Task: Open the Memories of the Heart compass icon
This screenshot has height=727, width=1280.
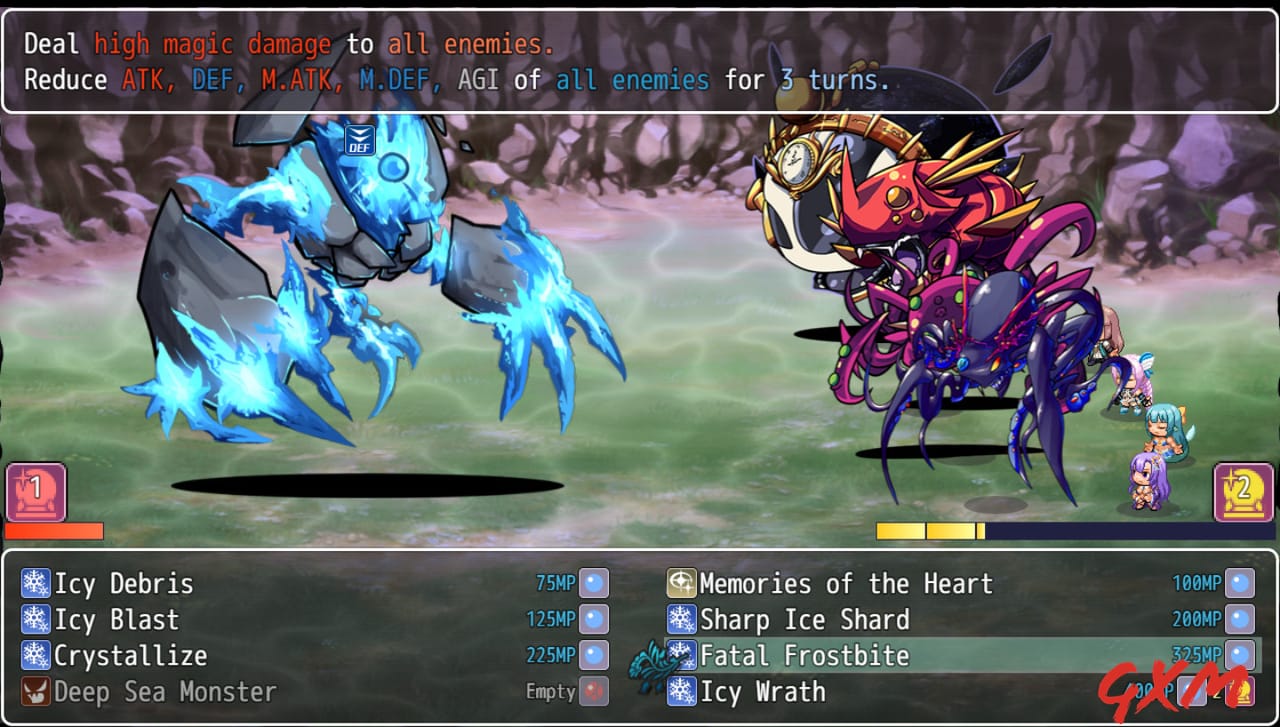Action: pyautogui.click(x=684, y=583)
